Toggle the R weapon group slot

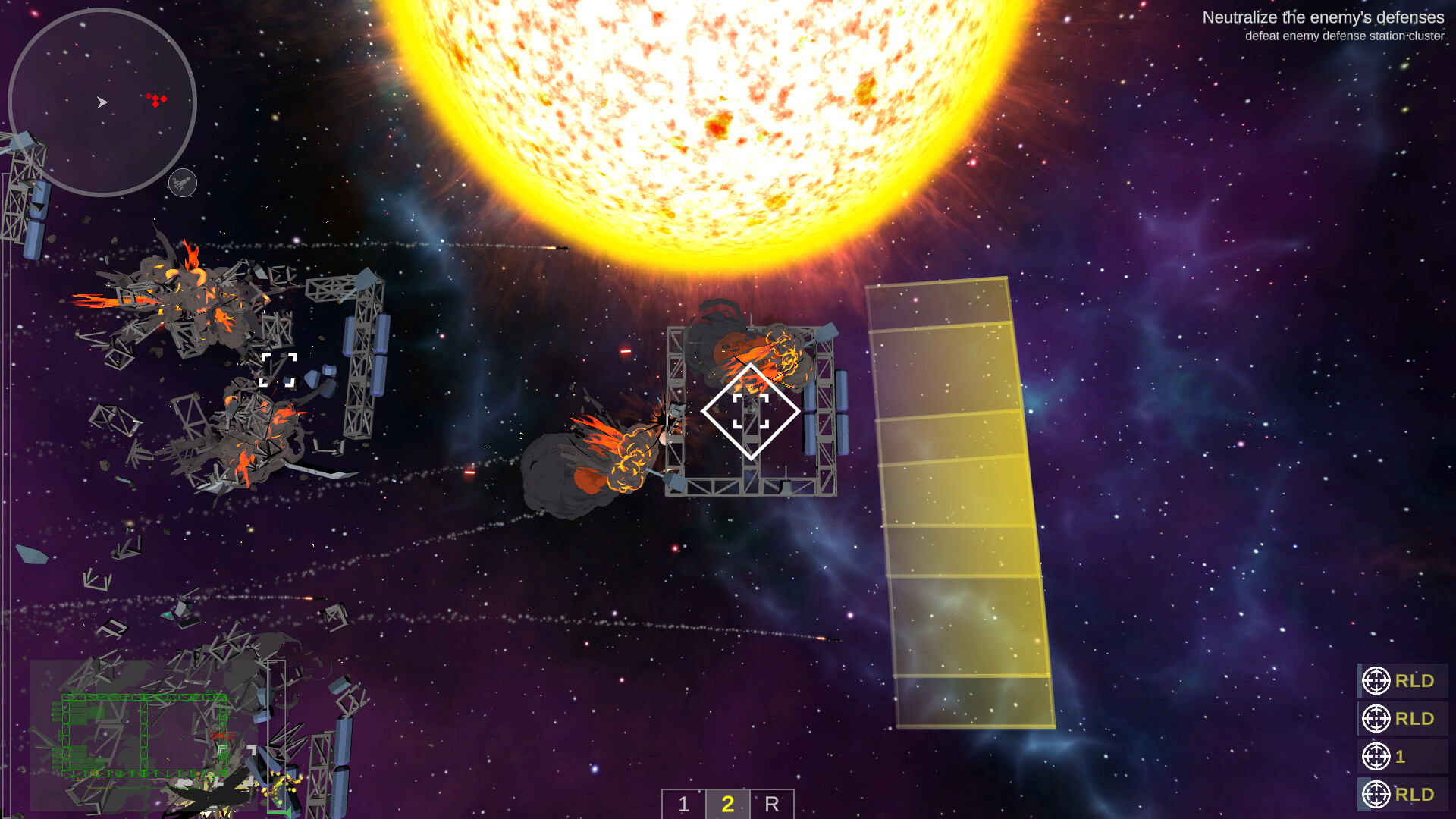(x=772, y=805)
